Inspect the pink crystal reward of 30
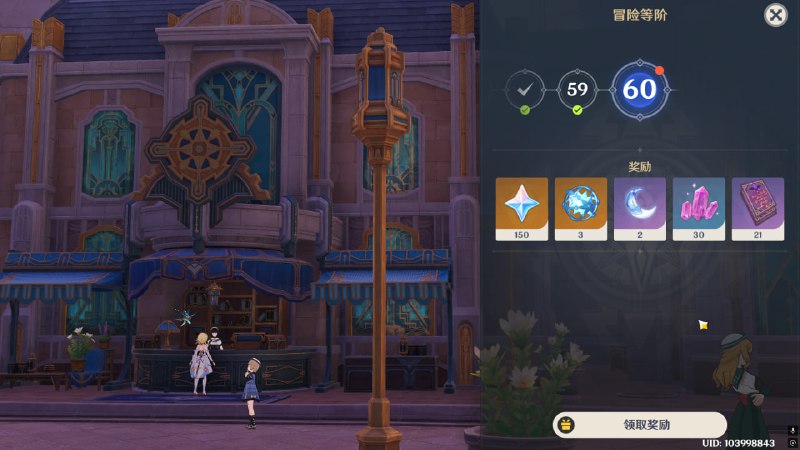Viewport: 800px width, 450px height. click(699, 208)
